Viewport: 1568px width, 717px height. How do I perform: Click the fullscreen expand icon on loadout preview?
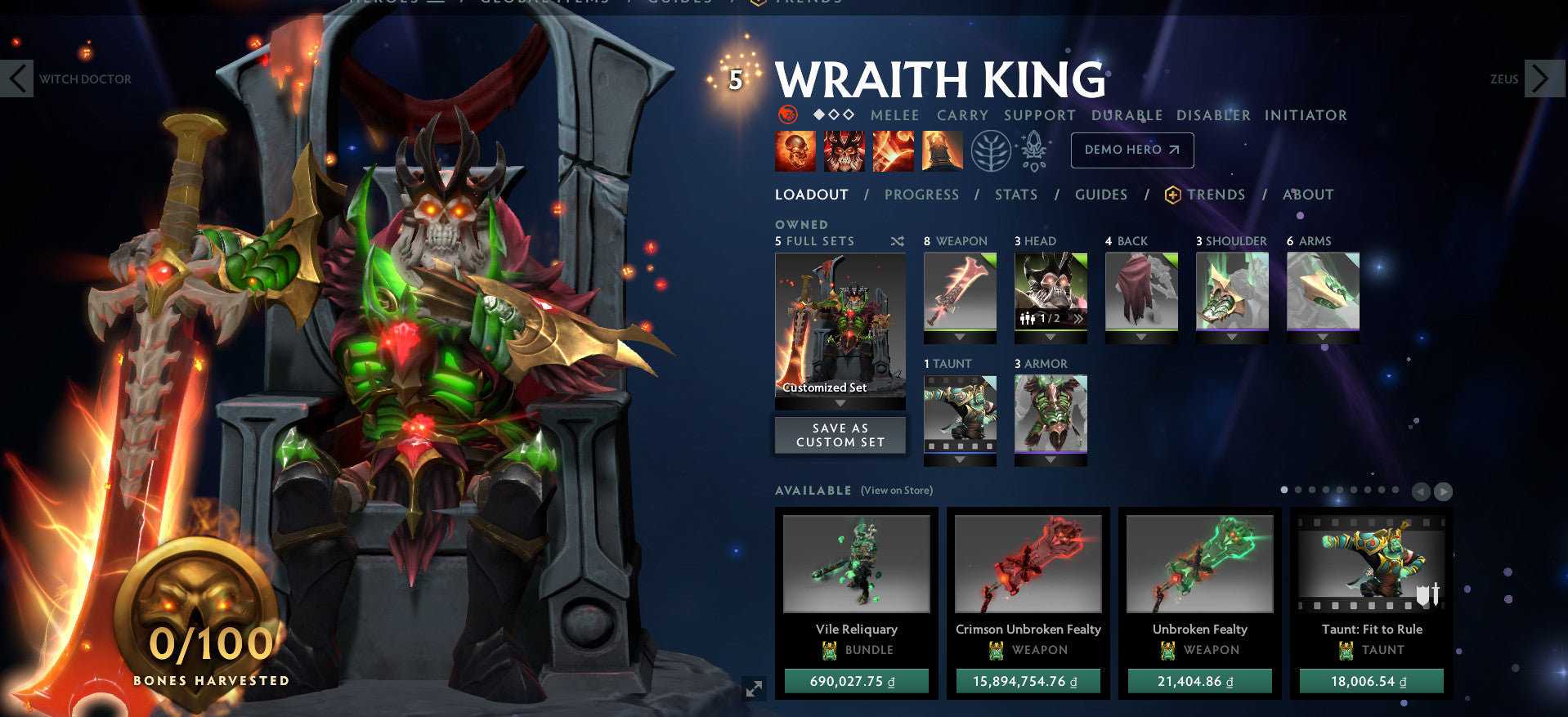[754, 689]
